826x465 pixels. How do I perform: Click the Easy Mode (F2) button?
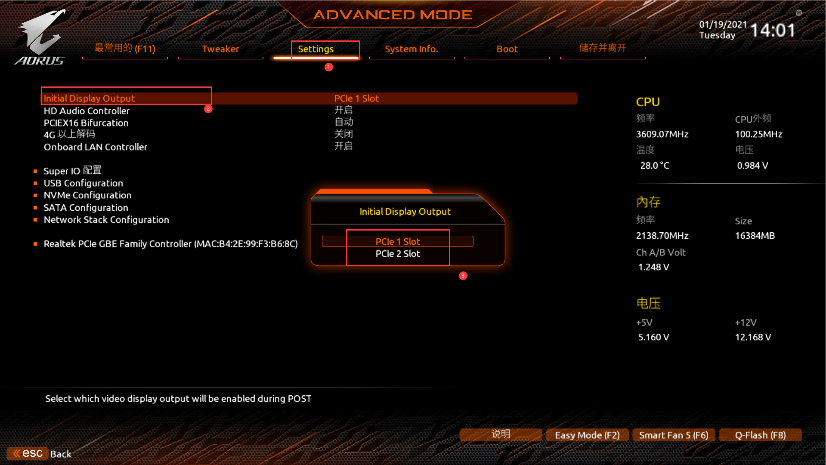[587, 435]
